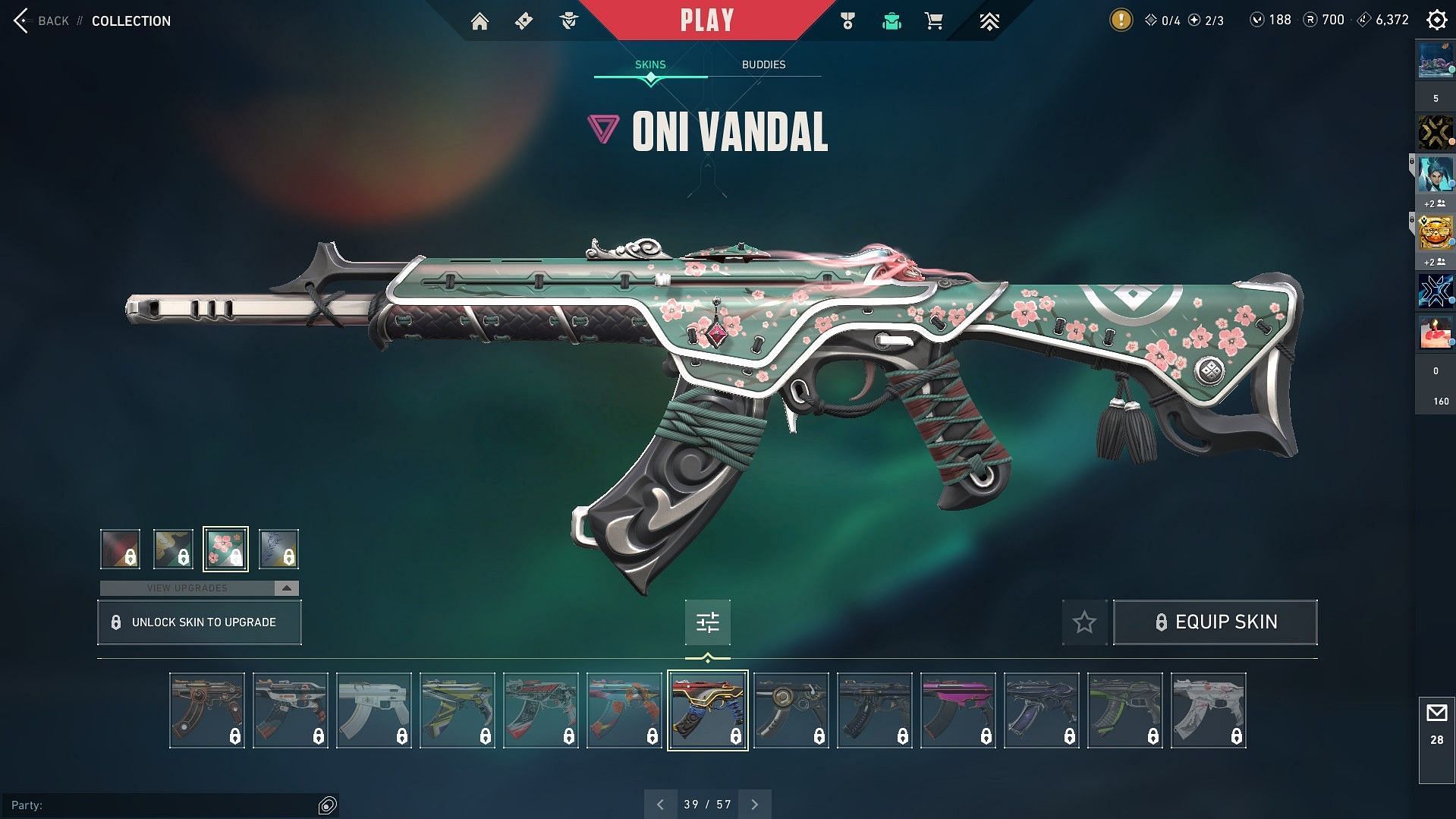Go to the previous skin page
Viewport: 1456px width, 819px height.
coord(660,805)
